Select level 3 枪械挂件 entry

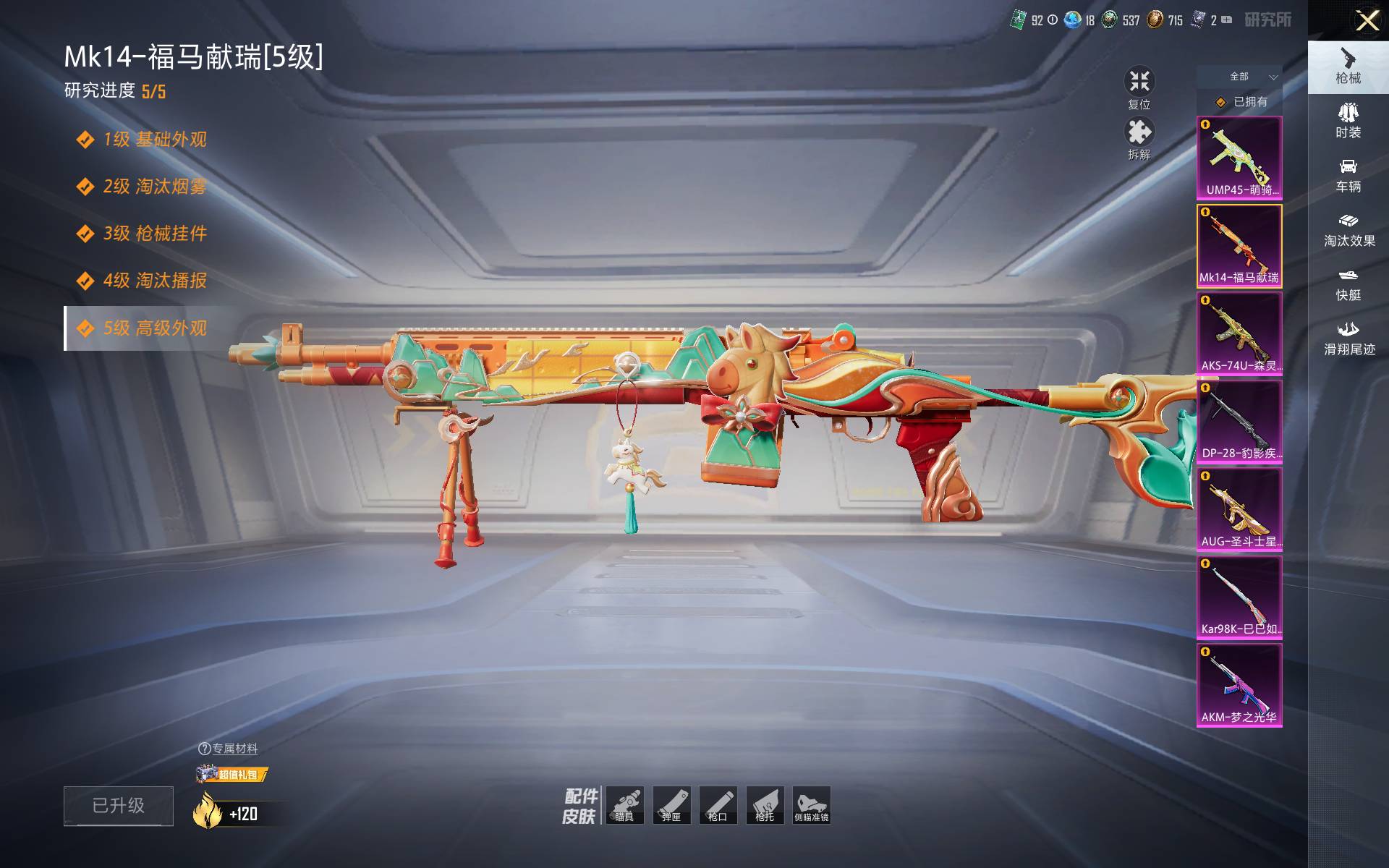[x=154, y=234]
